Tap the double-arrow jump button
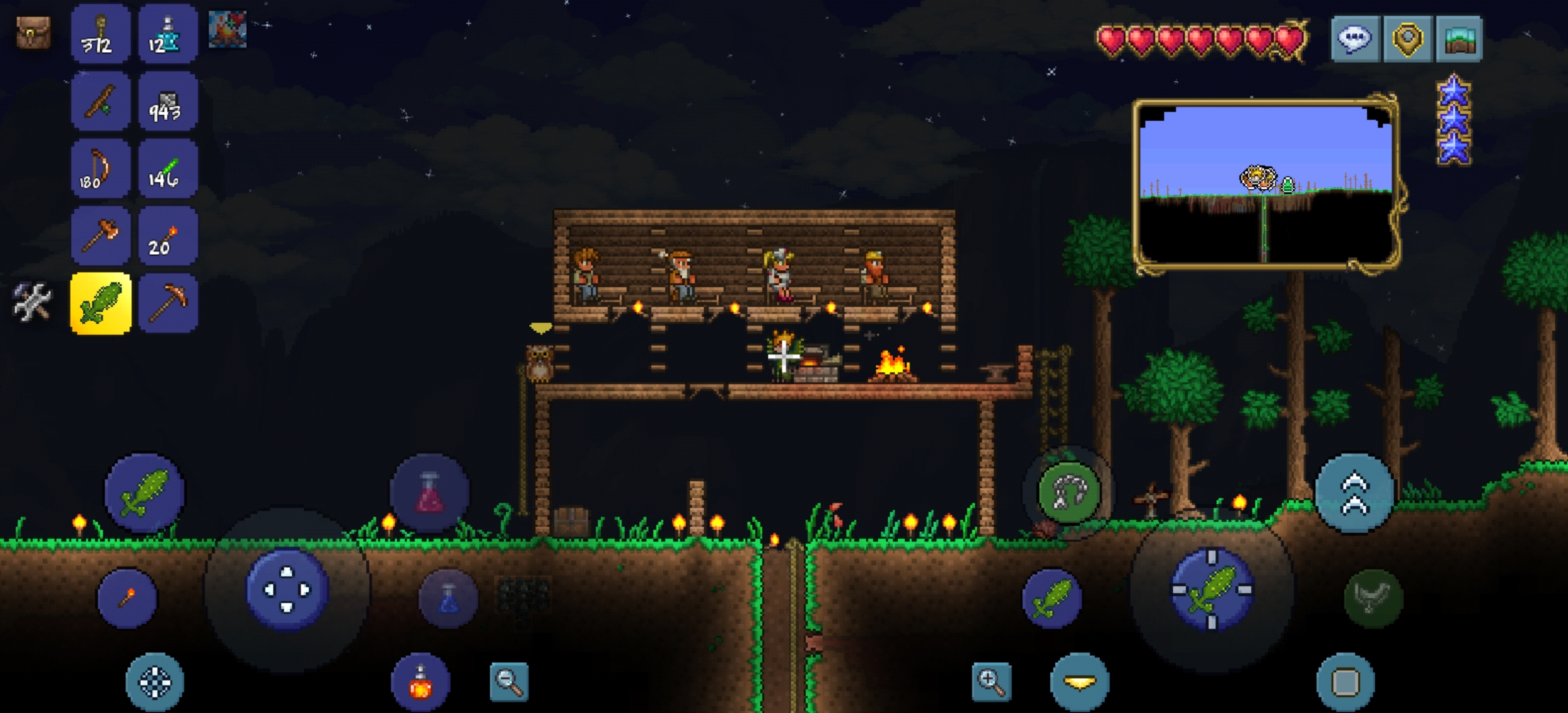 (1354, 493)
